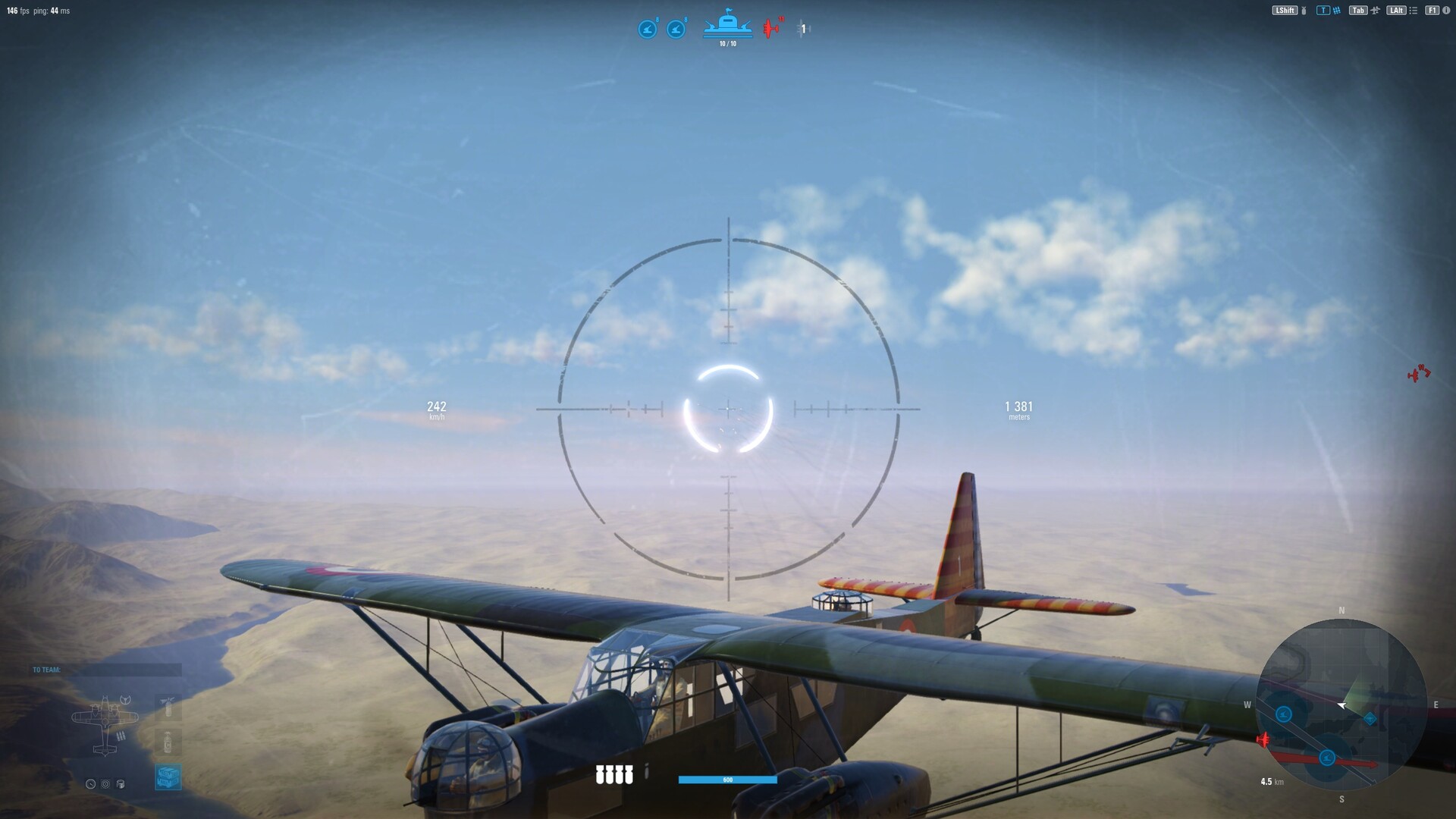Image resolution: width=1456 pixels, height=819 pixels.
Task: Click the red enemy bomber icon near the top
Action: point(771,28)
